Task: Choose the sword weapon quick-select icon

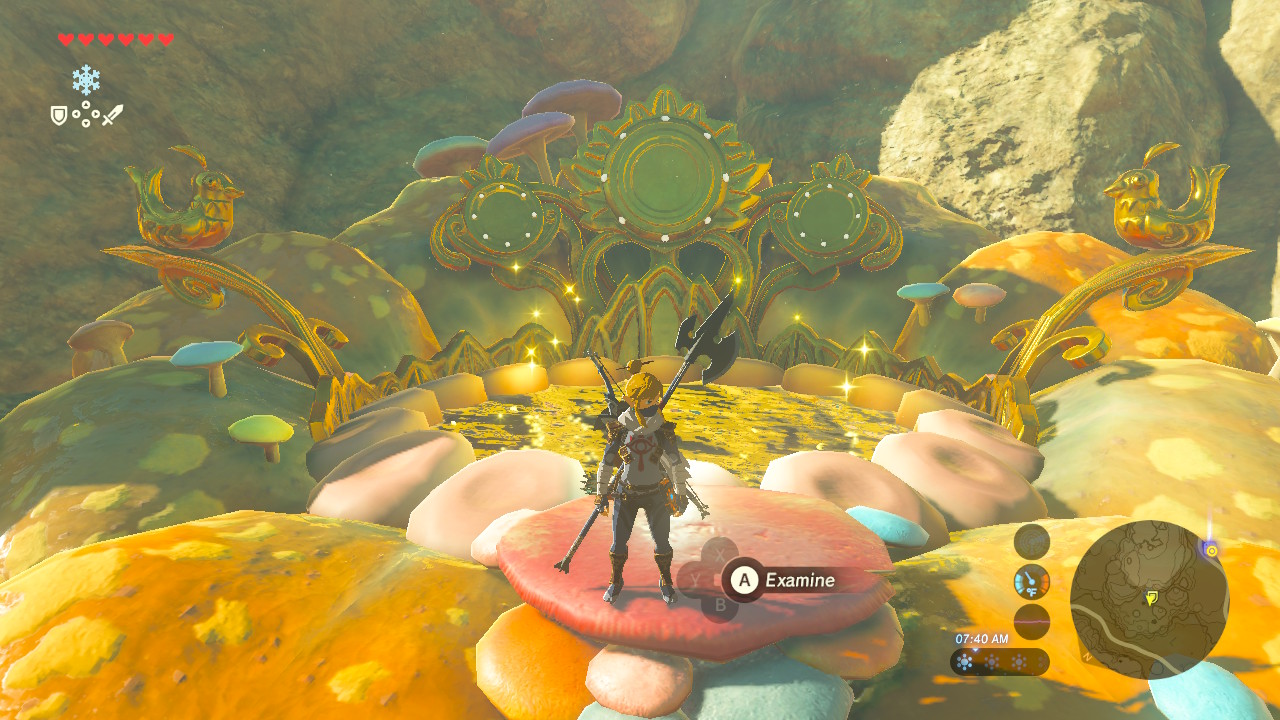Action: pos(112,115)
